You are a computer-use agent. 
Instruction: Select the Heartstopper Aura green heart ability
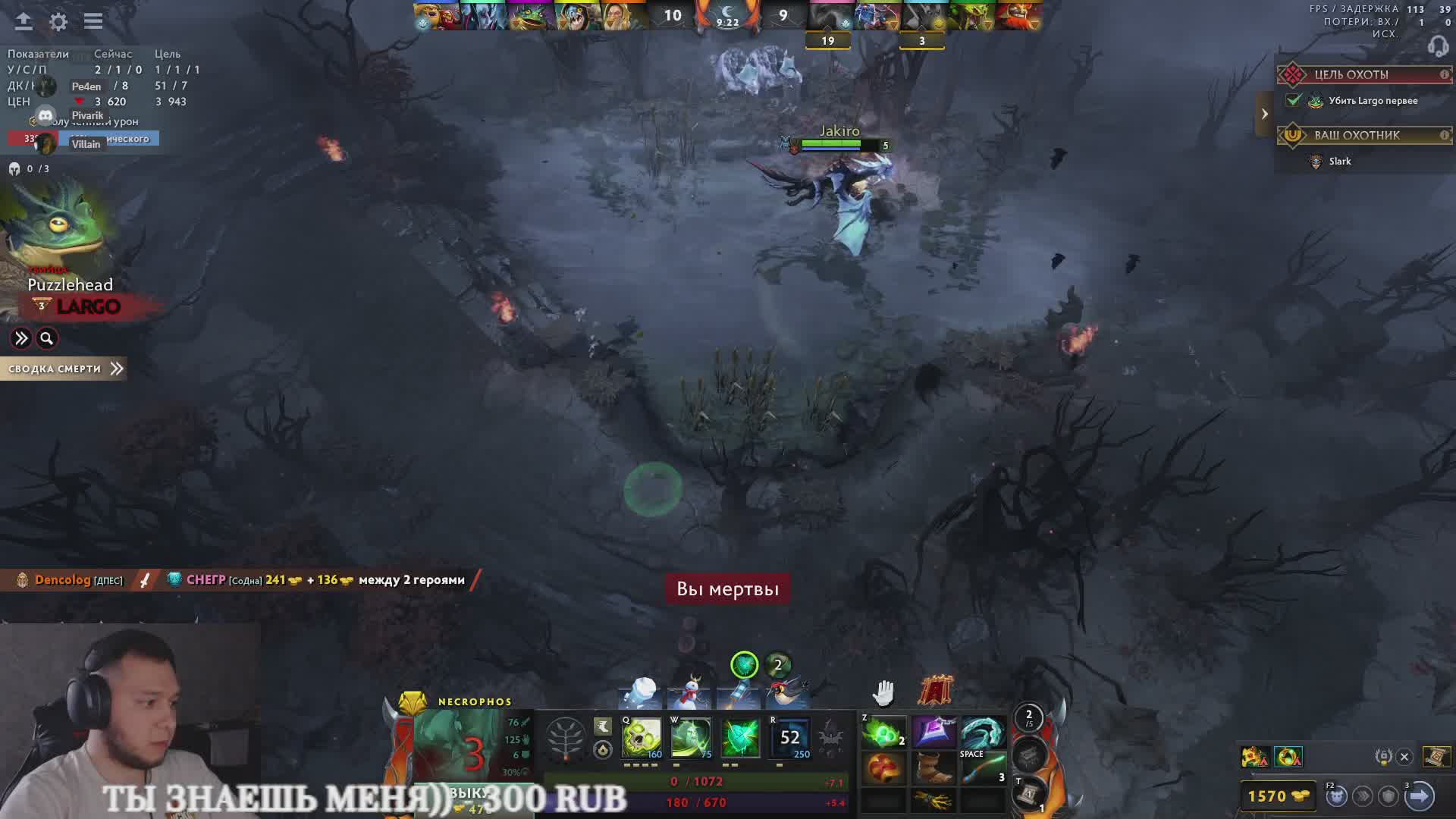click(x=740, y=737)
